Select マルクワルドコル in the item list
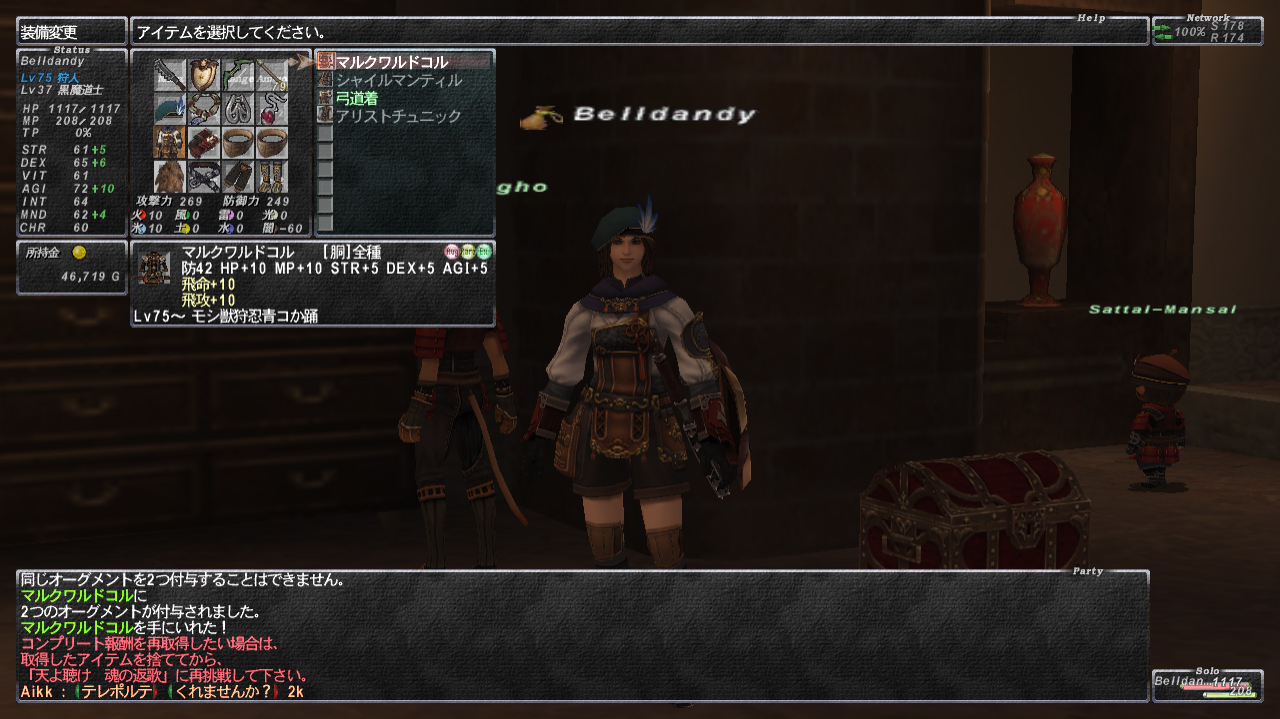This screenshot has height=719, width=1280. click(x=392, y=62)
